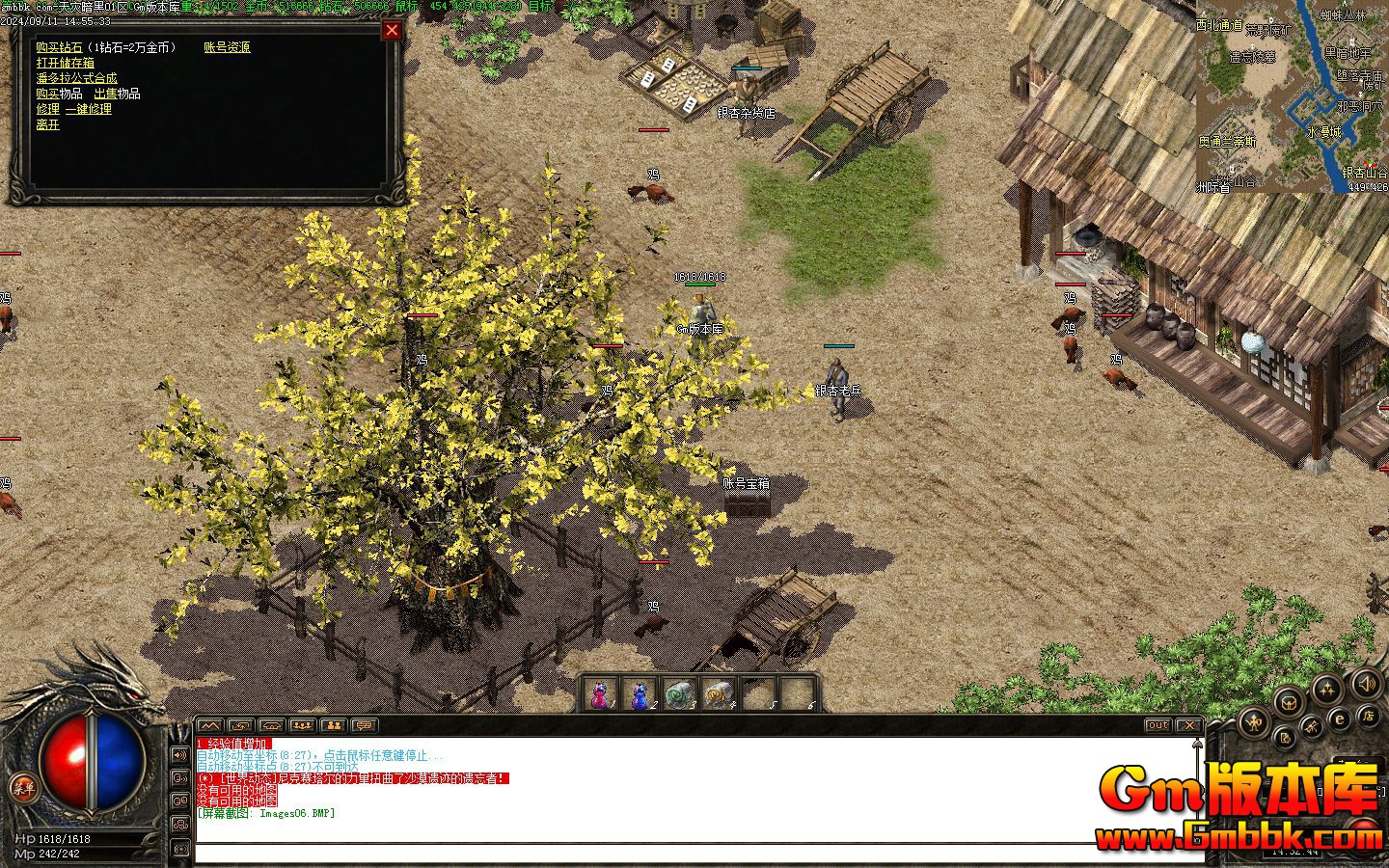Click the 购买钻石 (buy diamonds) link
The image size is (1389, 868).
pyautogui.click(x=59, y=47)
